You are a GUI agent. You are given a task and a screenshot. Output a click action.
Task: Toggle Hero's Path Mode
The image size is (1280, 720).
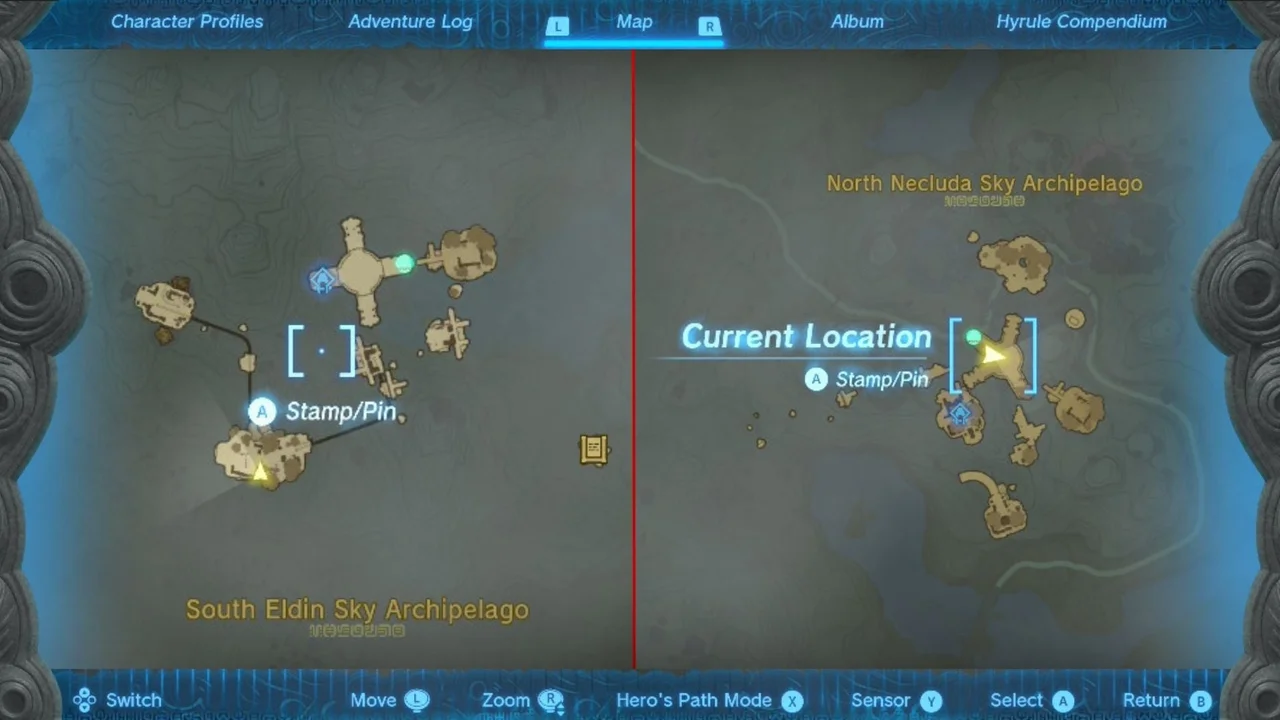click(x=694, y=700)
